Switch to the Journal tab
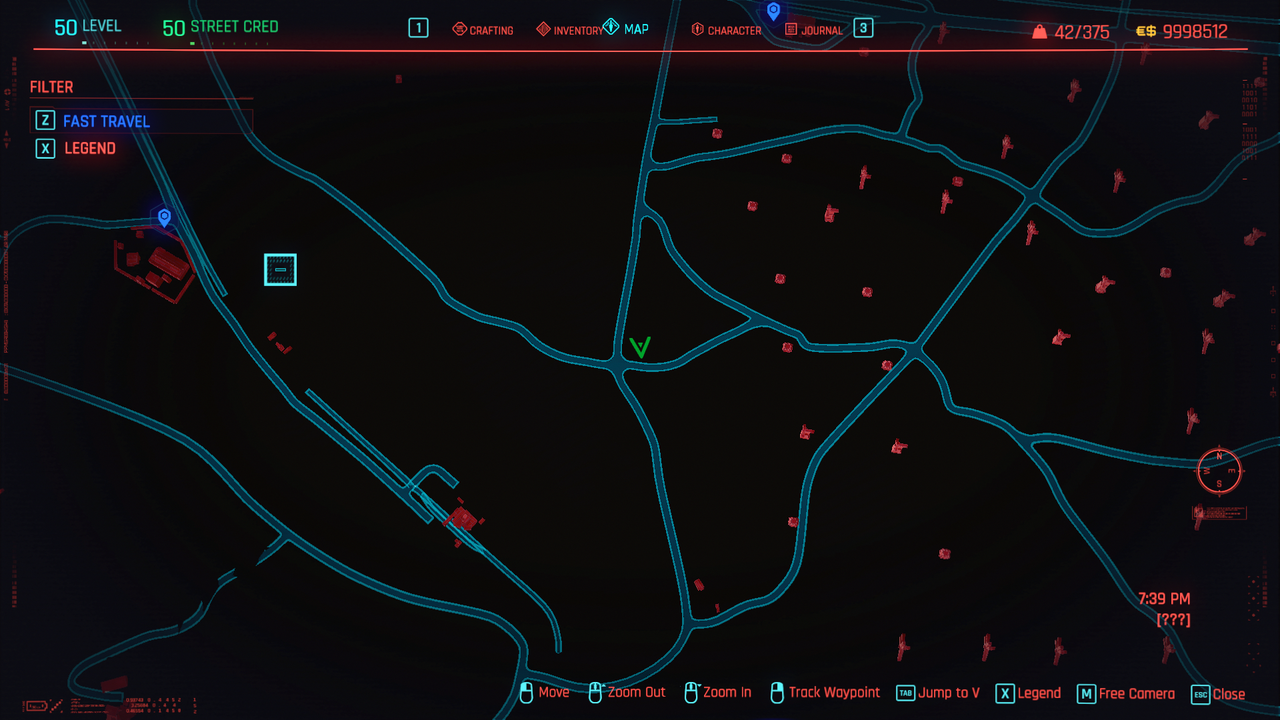Image resolution: width=1280 pixels, height=720 pixels. [x=815, y=30]
